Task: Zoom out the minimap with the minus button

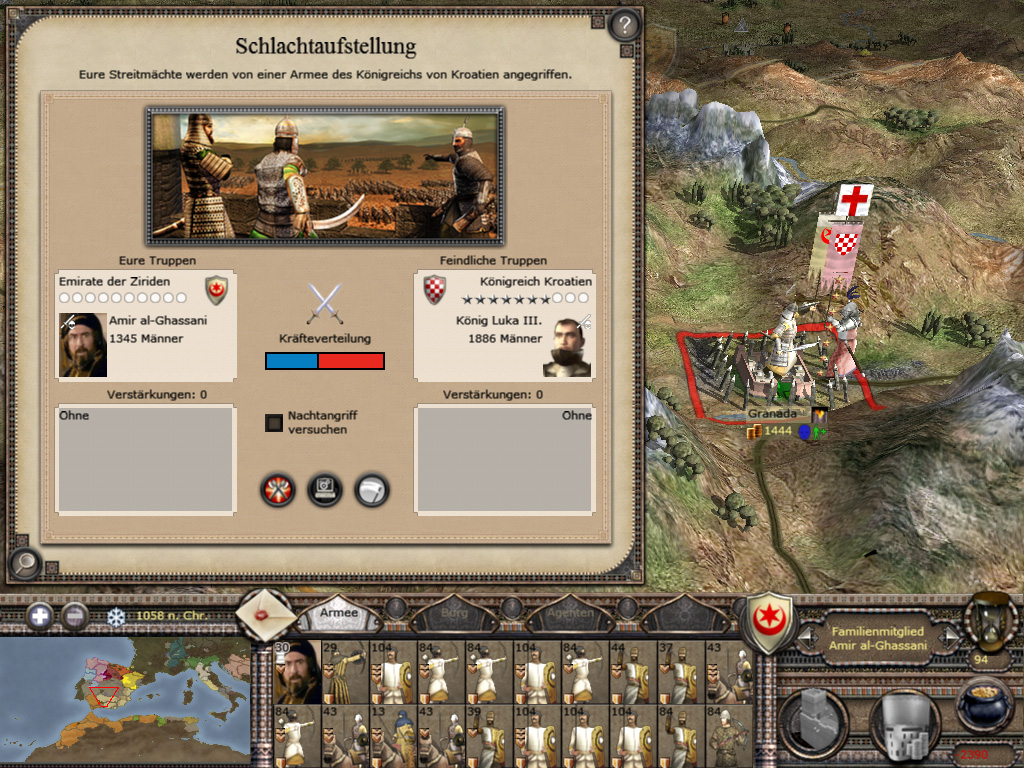Action: pos(75,616)
